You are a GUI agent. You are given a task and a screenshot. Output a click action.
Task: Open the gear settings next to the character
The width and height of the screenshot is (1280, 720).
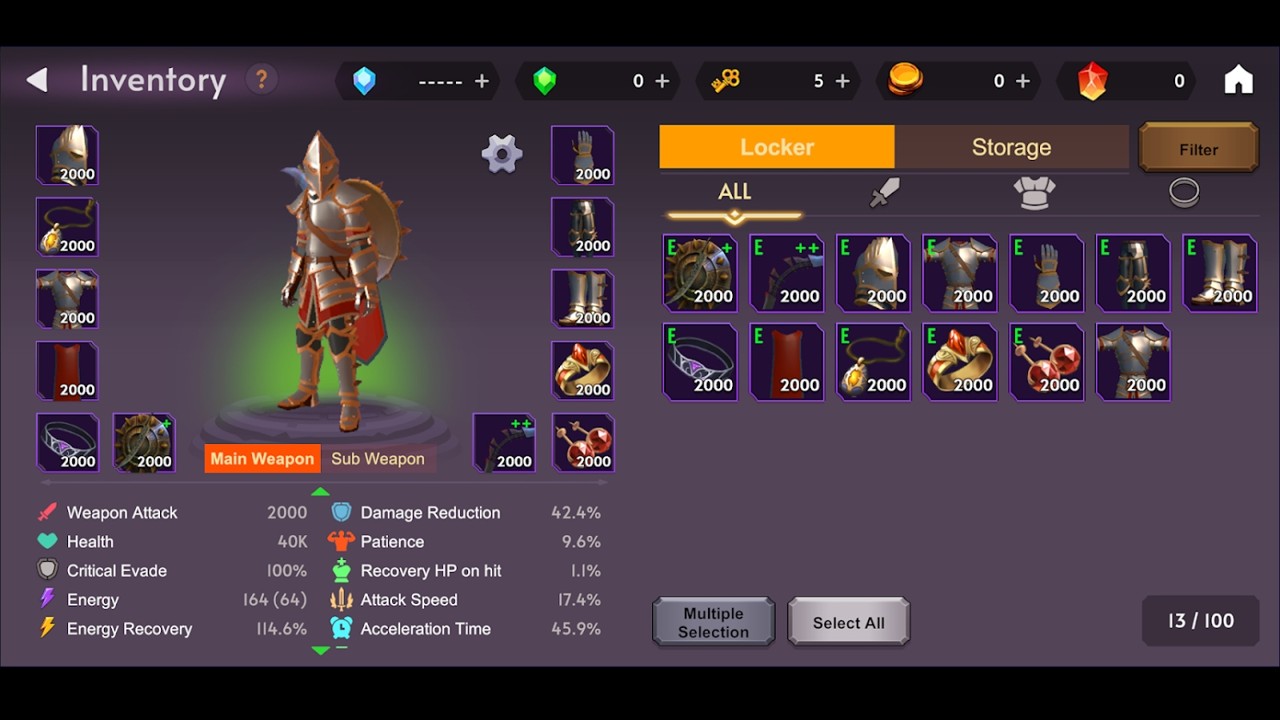click(x=501, y=153)
